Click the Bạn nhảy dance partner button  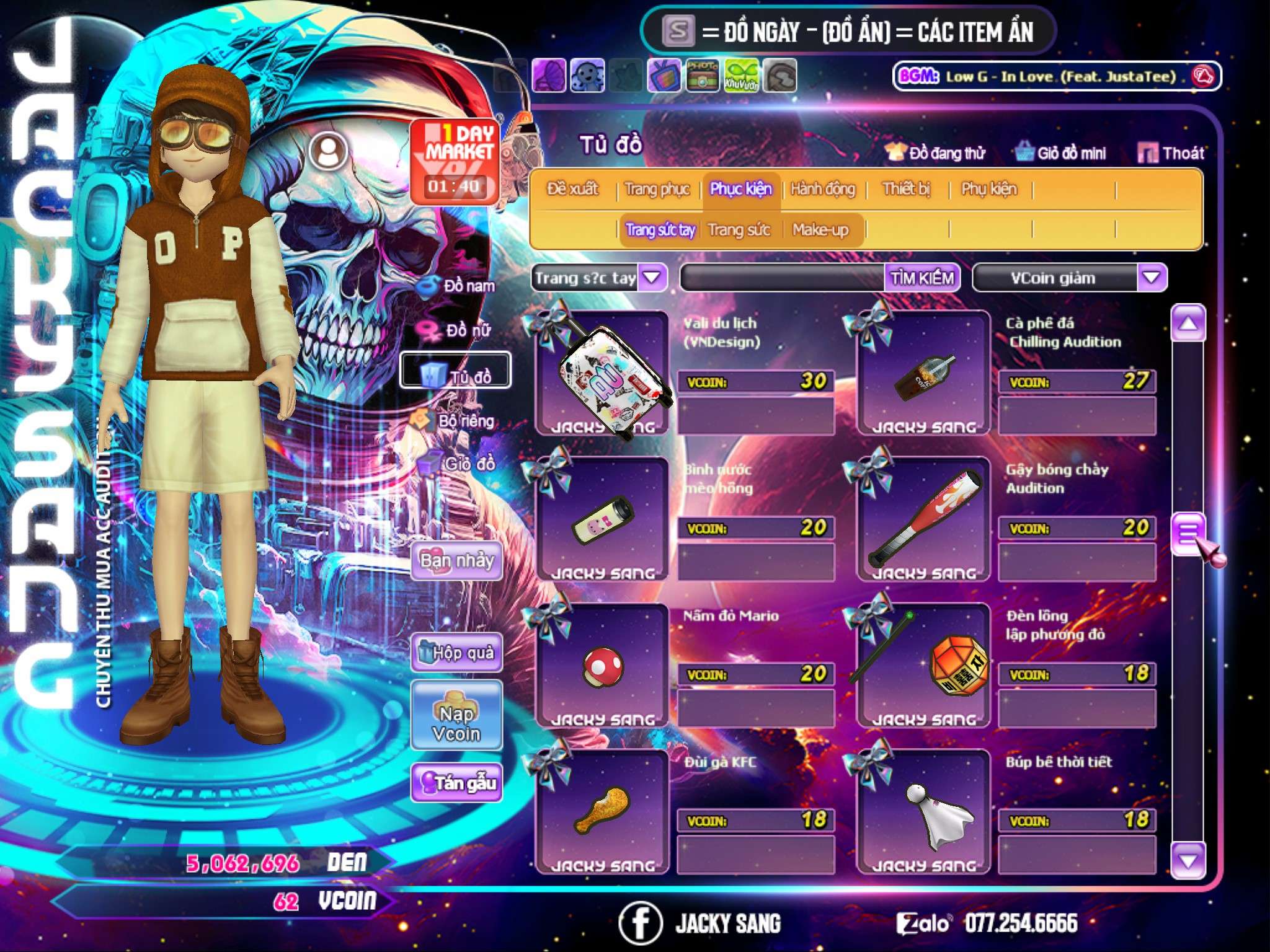coord(456,561)
